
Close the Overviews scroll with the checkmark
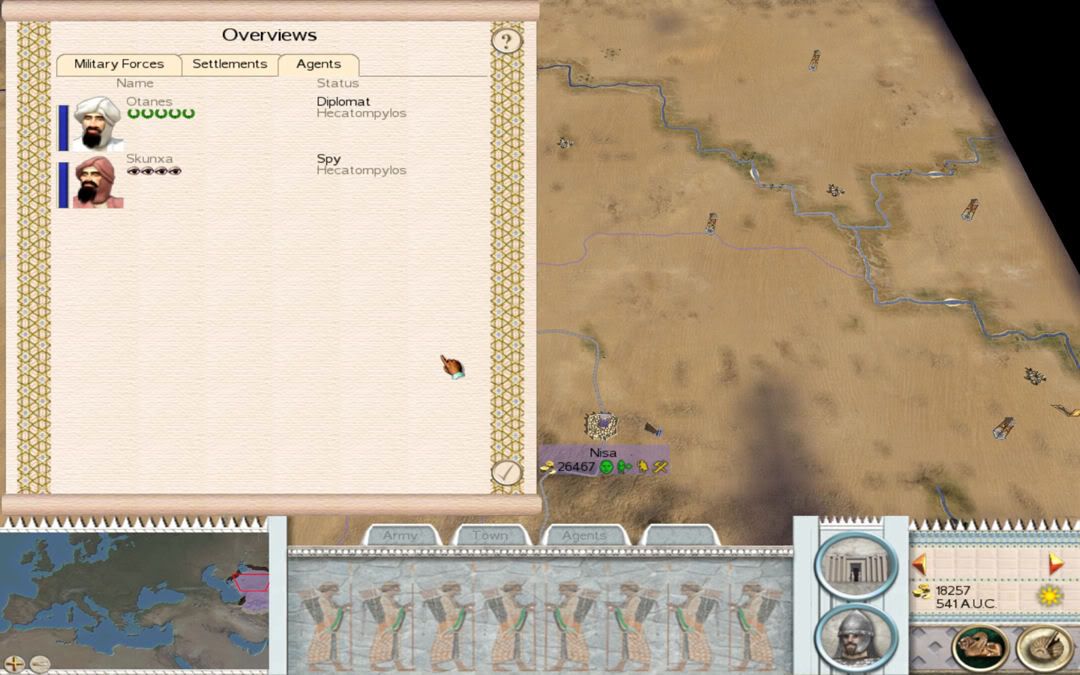tap(507, 472)
